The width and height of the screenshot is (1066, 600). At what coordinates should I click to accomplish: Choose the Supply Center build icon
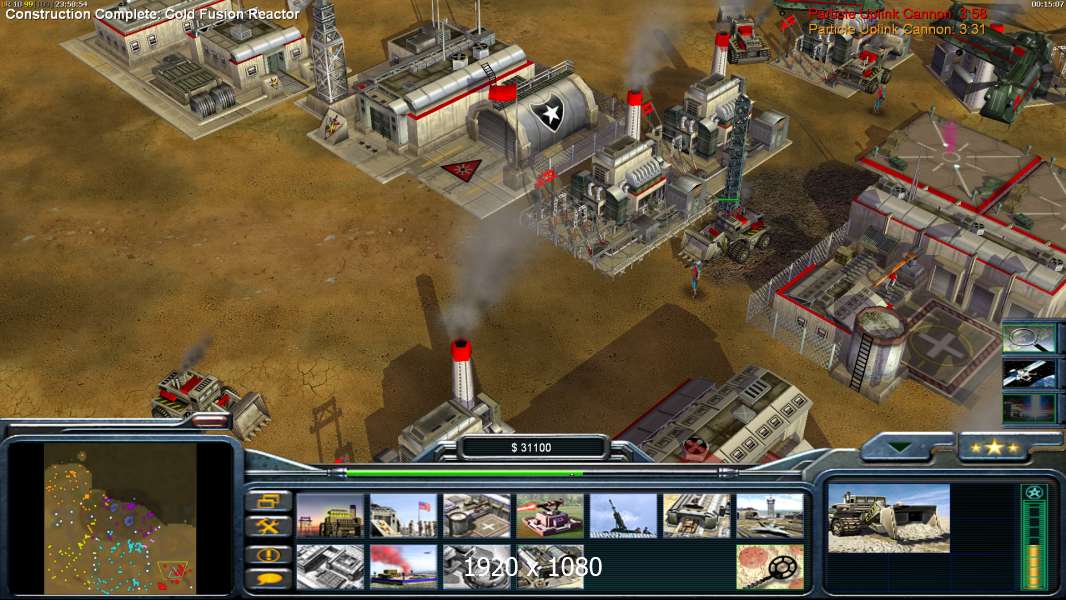click(477, 515)
